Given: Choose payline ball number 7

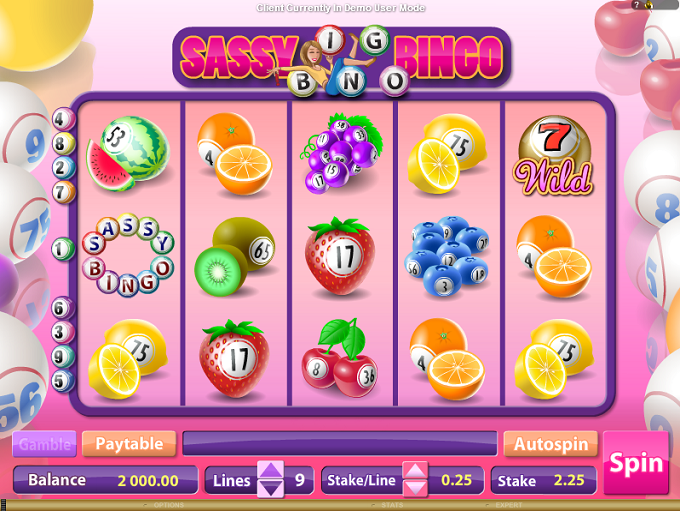Looking at the screenshot, I should click(x=64, y=190).
